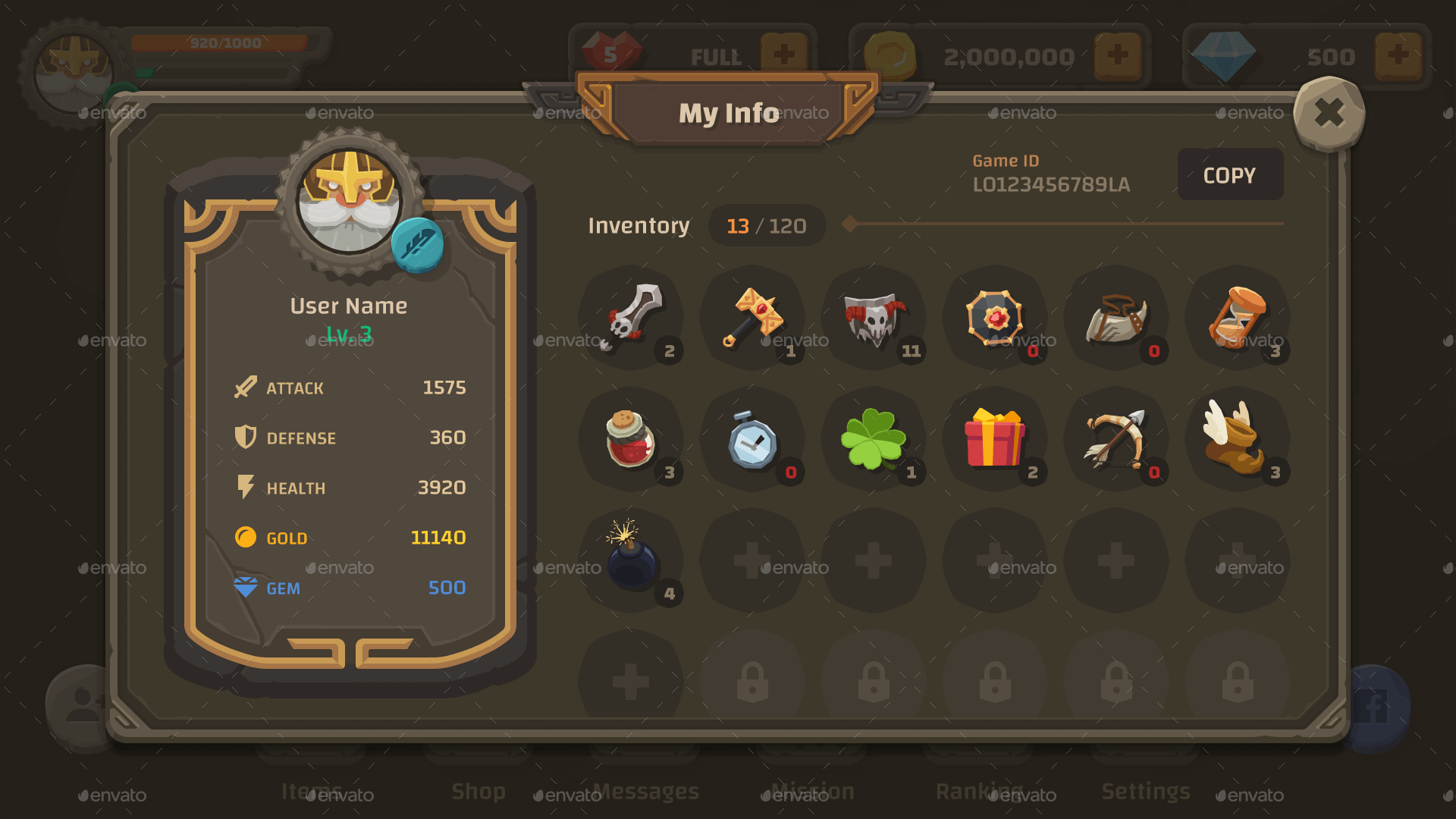
Task: Unlock the first locked inventory slot
Action: (752, 681)
